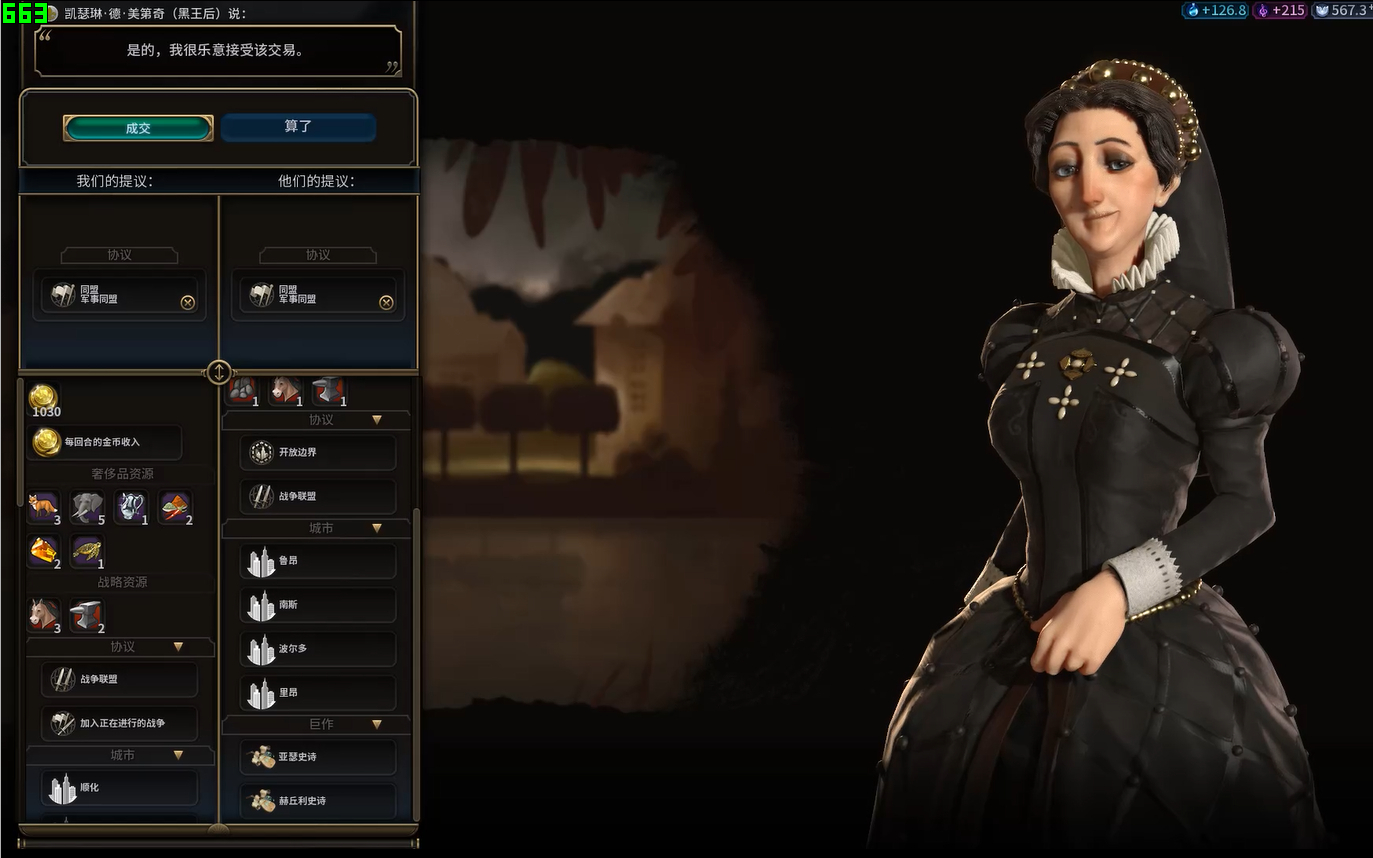The height and width of the screenshot is (858, 1373).
Task: Choose the silver pitcher luxury resource
Action: coord(131,507)
